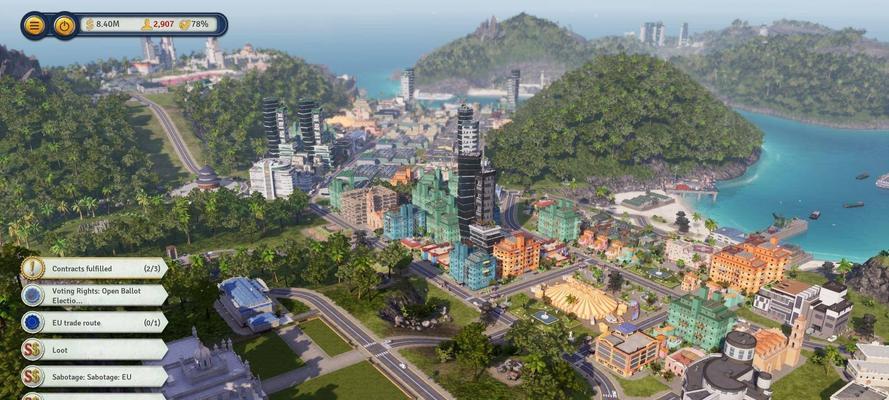Choose the Sabotage: EU raid entry
Image resolution: width=889 pixels, height=400 pixels.
tap(95, 376)
